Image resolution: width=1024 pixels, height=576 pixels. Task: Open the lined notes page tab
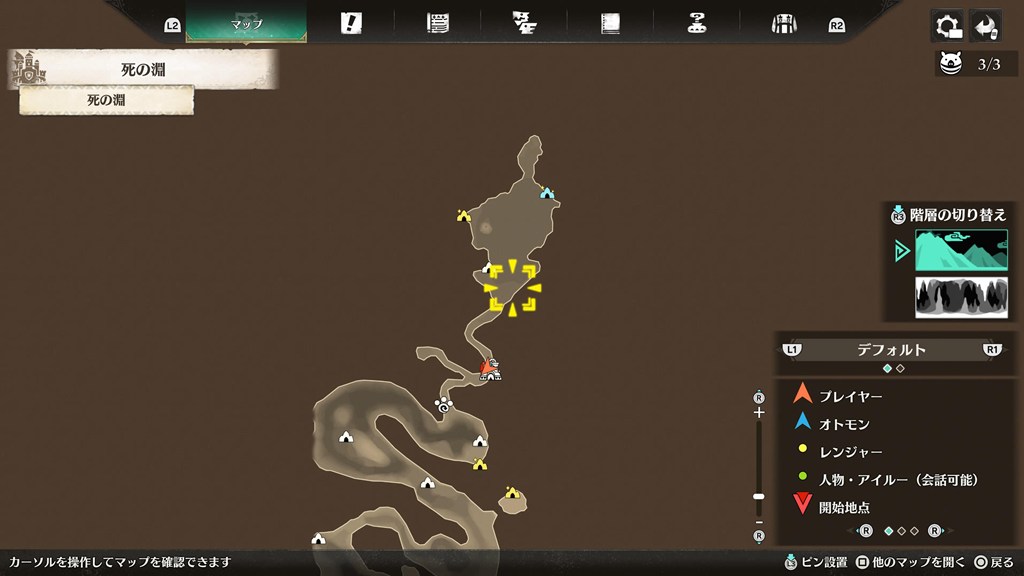(x=437, y=24)
